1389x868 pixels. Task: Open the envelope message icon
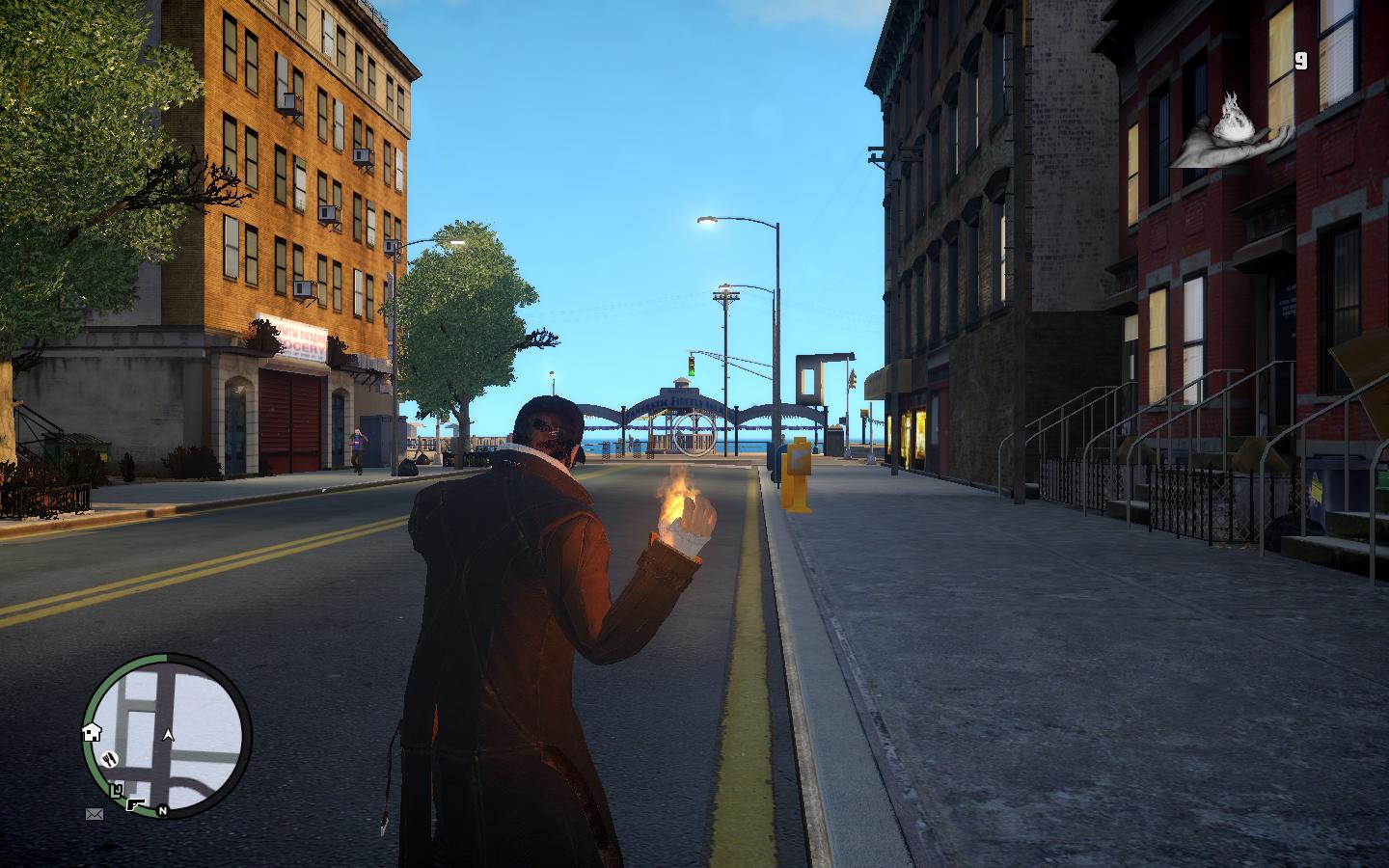(95, 814)
